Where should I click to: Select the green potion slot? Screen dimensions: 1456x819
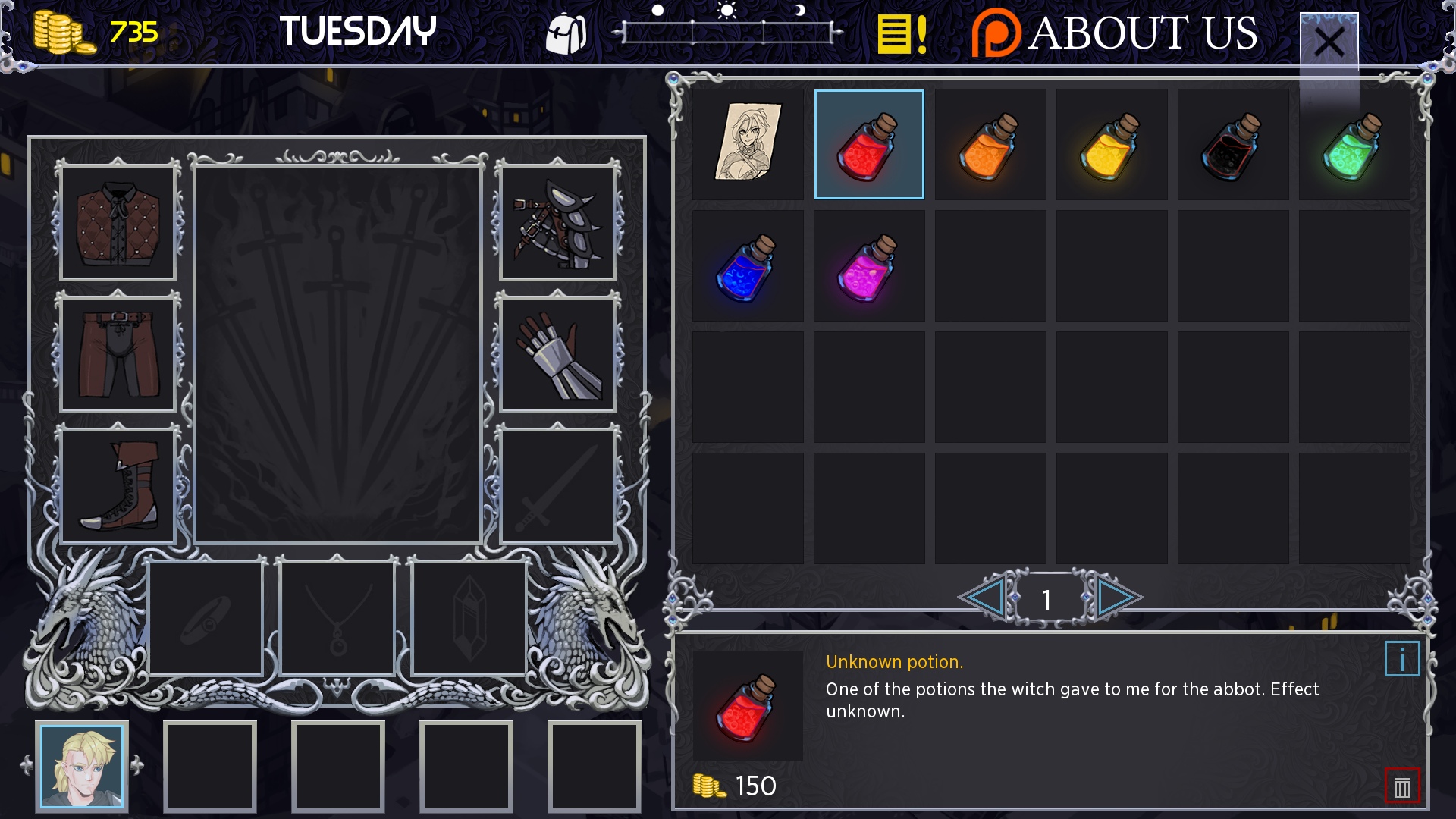point(1354,144)
